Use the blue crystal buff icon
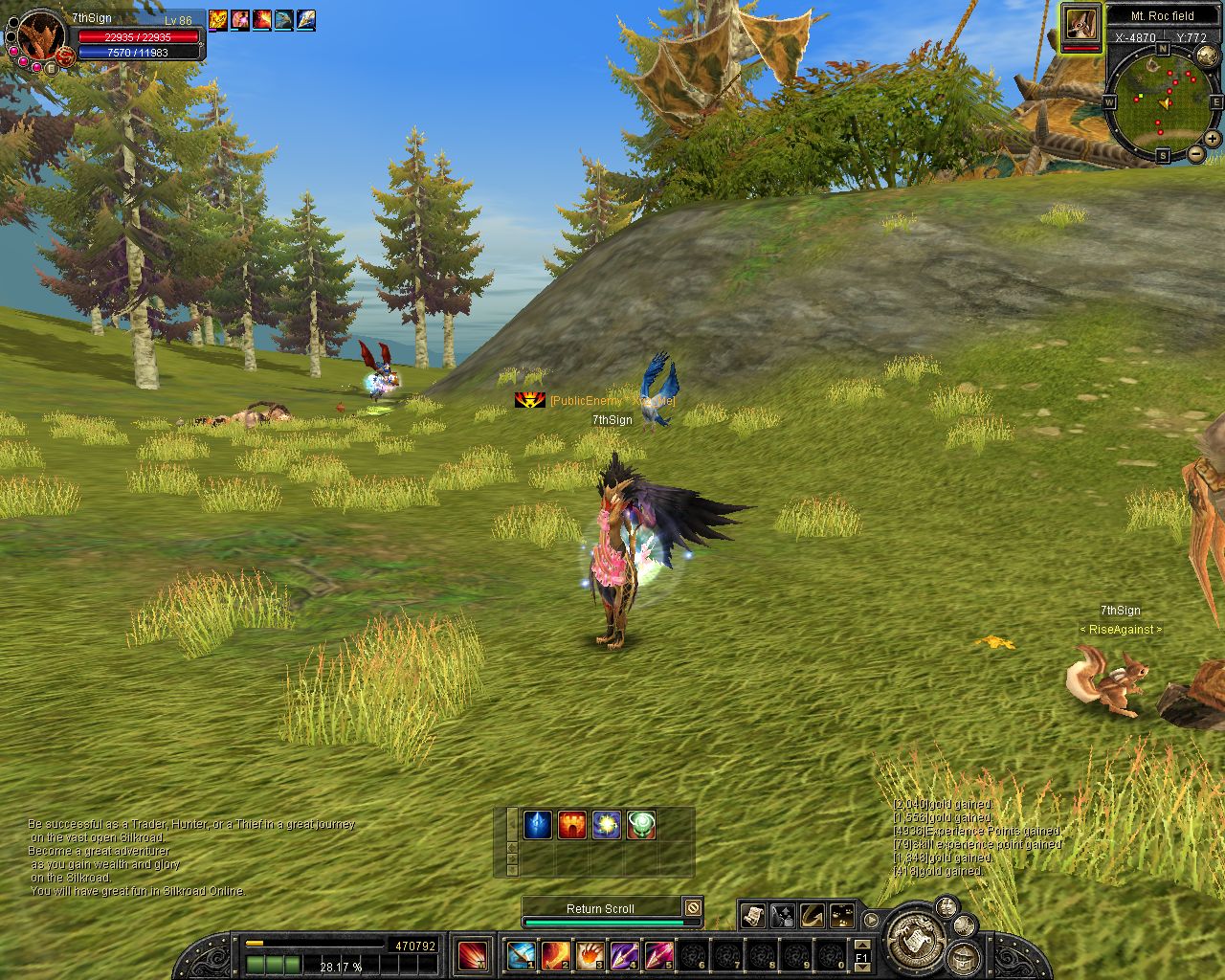The image size is (1225, 980). point(537,825)
